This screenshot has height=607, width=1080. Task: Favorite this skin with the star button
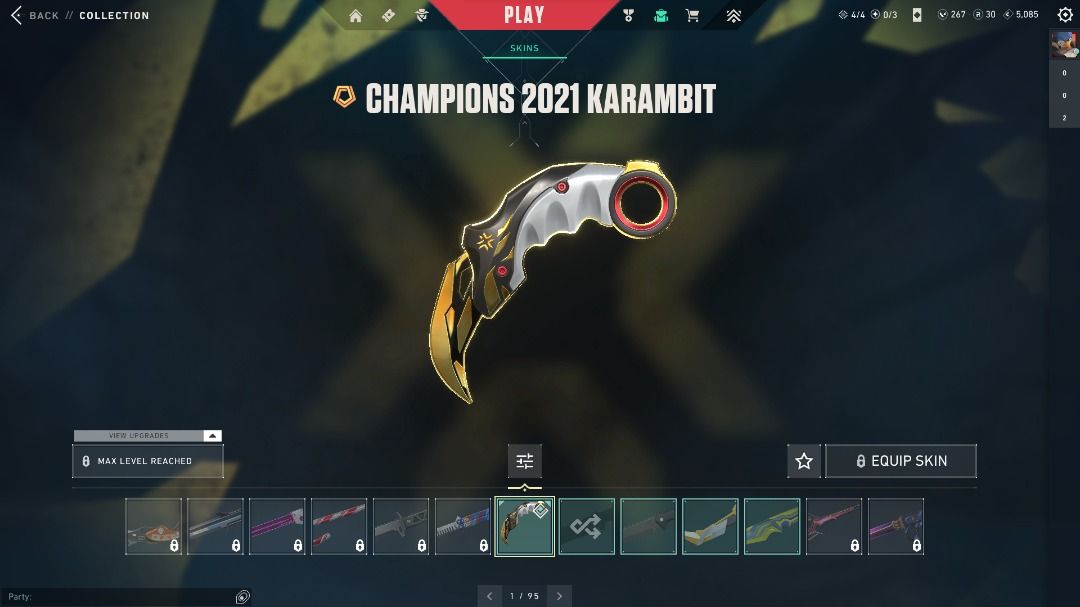click(x=804, y=461)
